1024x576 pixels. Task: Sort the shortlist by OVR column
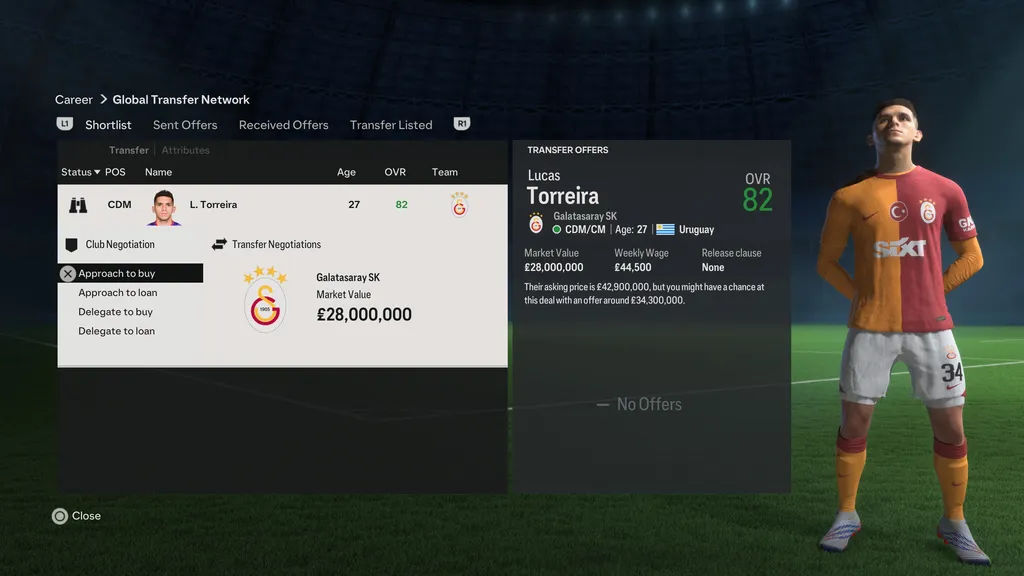coord(395,172)
